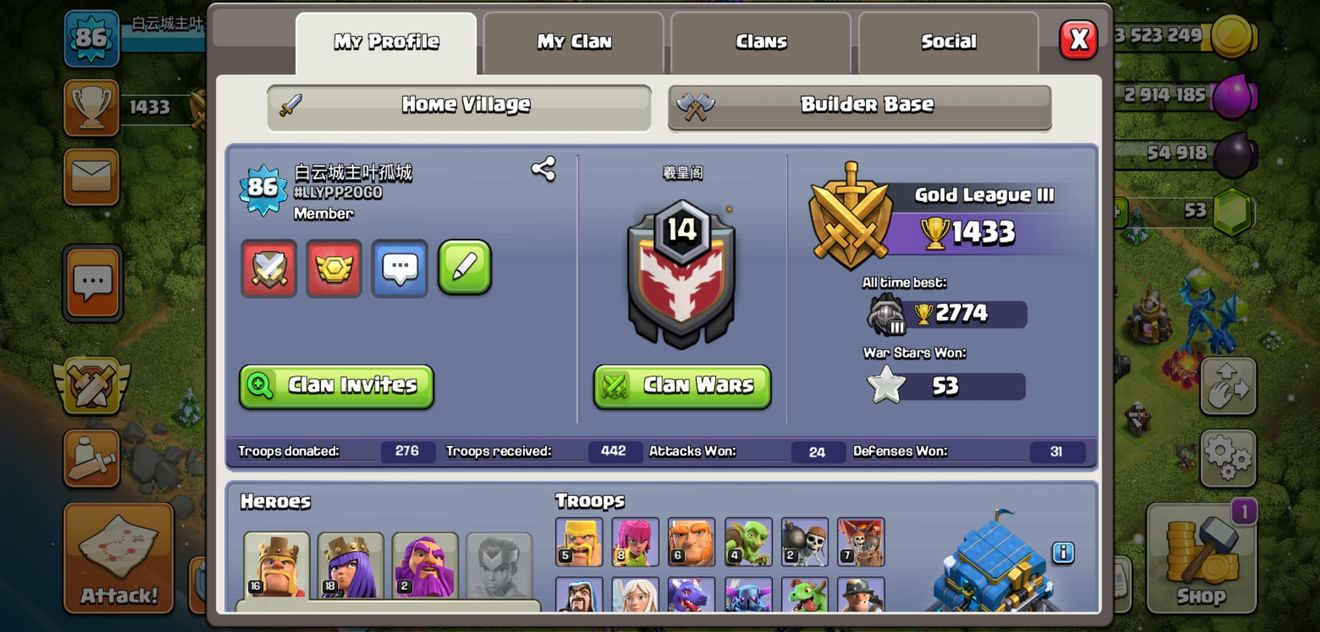The height and width of the screenshot is (632, 1320).
Task: Select the Builder Base profile view
Action: coord(860,105)
